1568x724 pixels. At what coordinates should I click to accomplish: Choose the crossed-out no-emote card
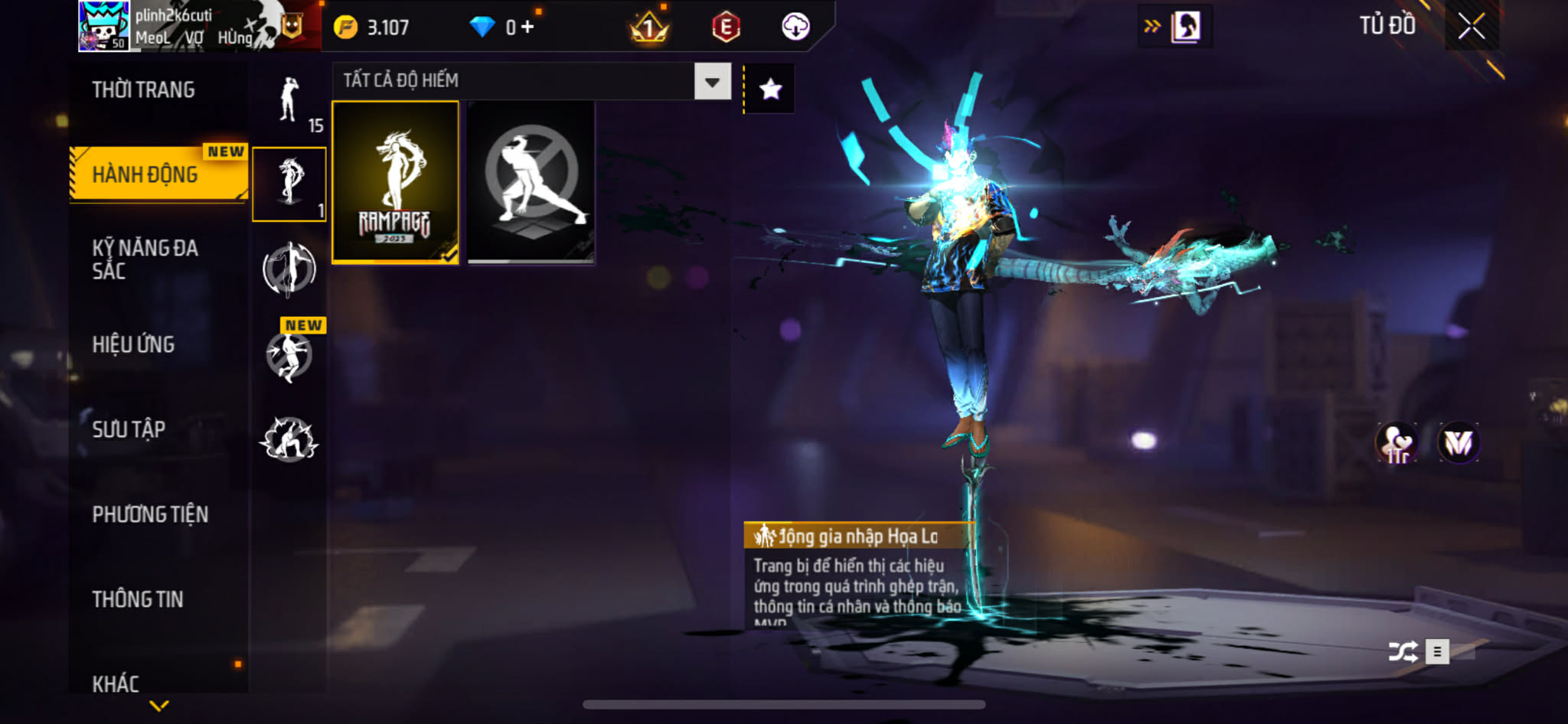click(x=531, y=183)
